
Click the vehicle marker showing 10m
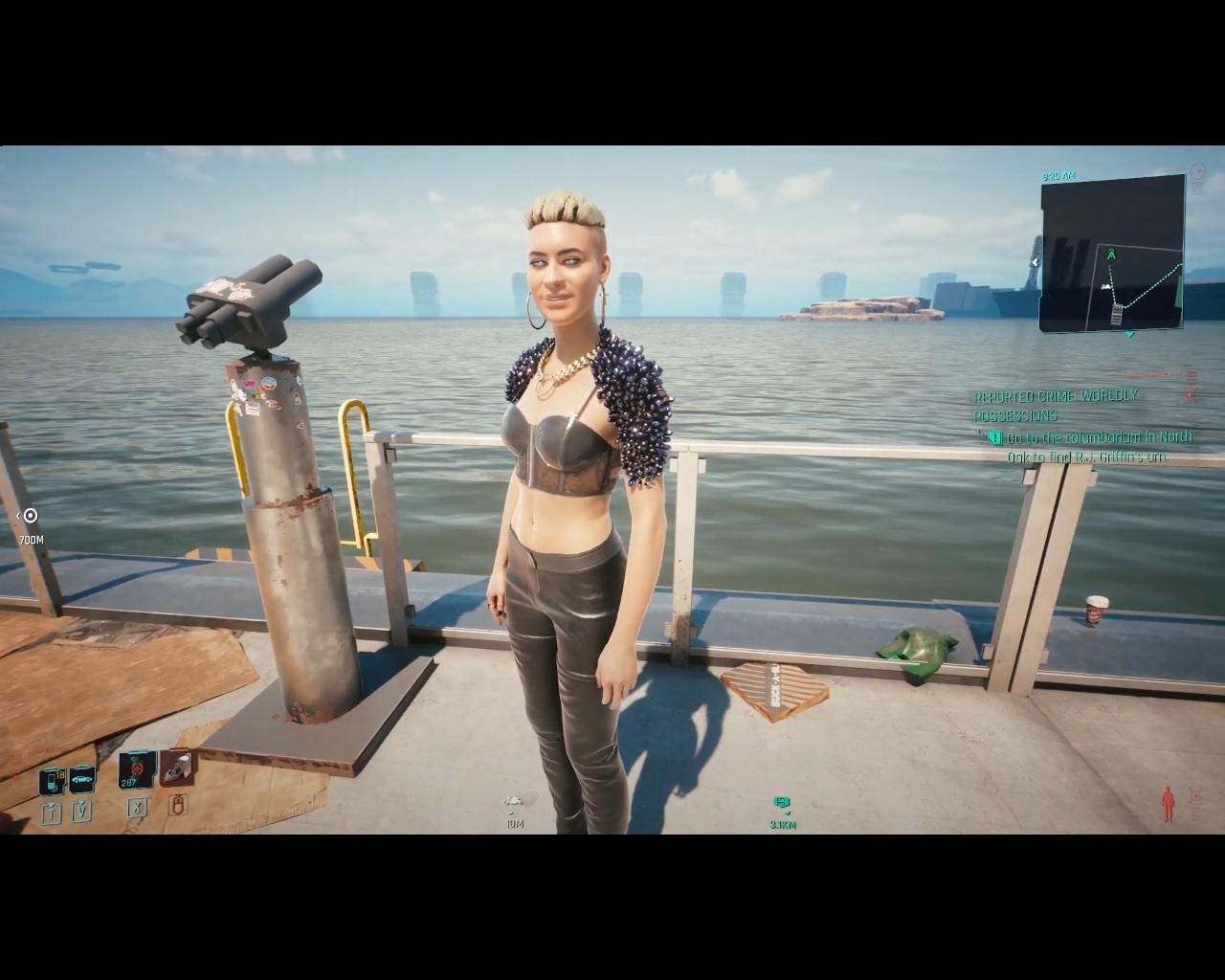click(x=514, y=803)
